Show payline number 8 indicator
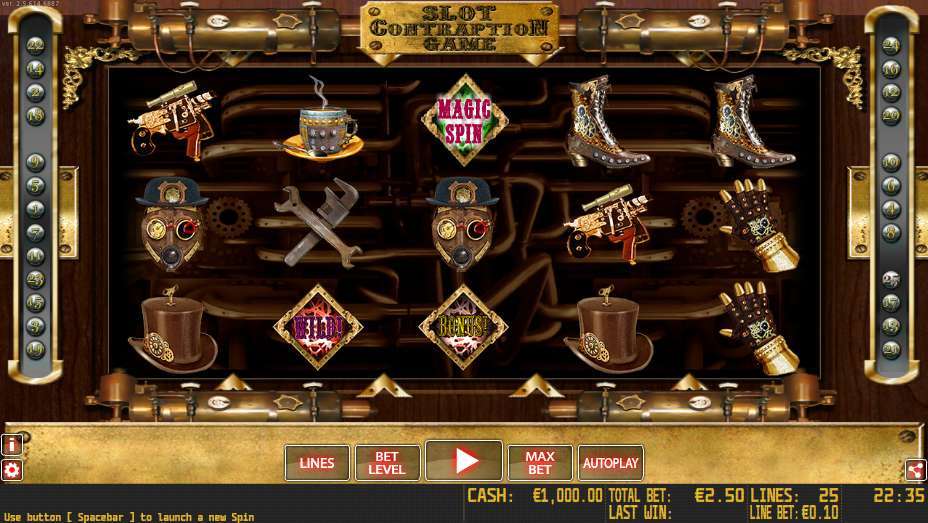Viewport: 928px width, 523px height. [x=890, y=232]
